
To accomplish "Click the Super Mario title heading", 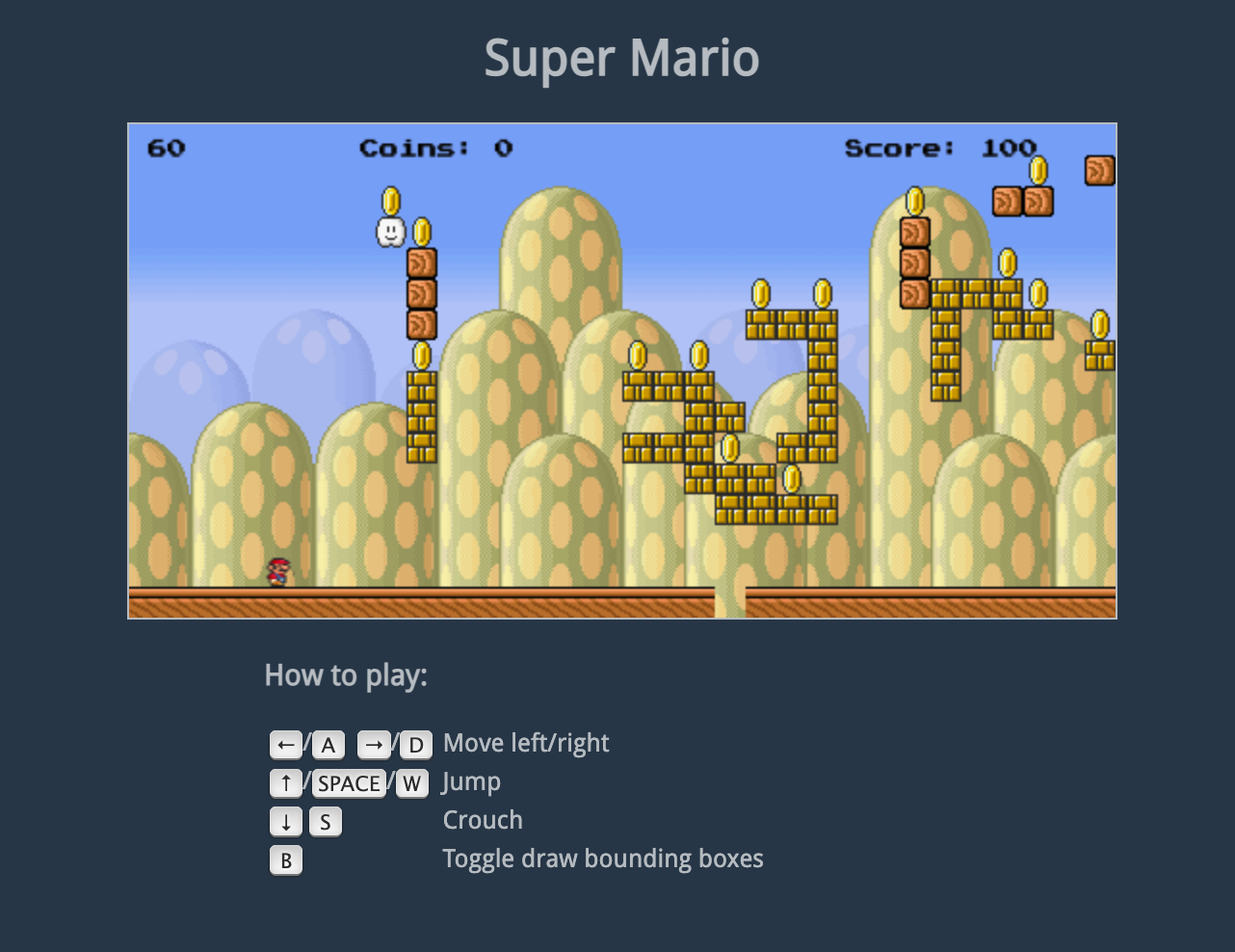I will (621, 58).
